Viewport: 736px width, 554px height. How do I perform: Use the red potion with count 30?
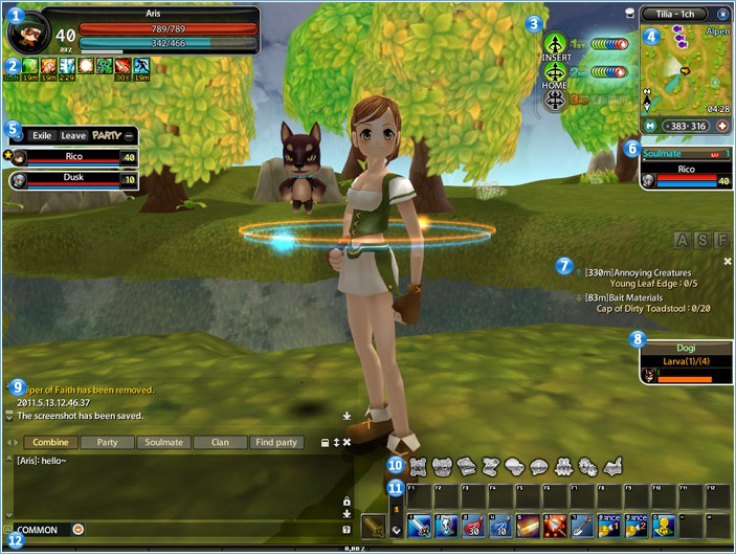[x=472, y=525]
